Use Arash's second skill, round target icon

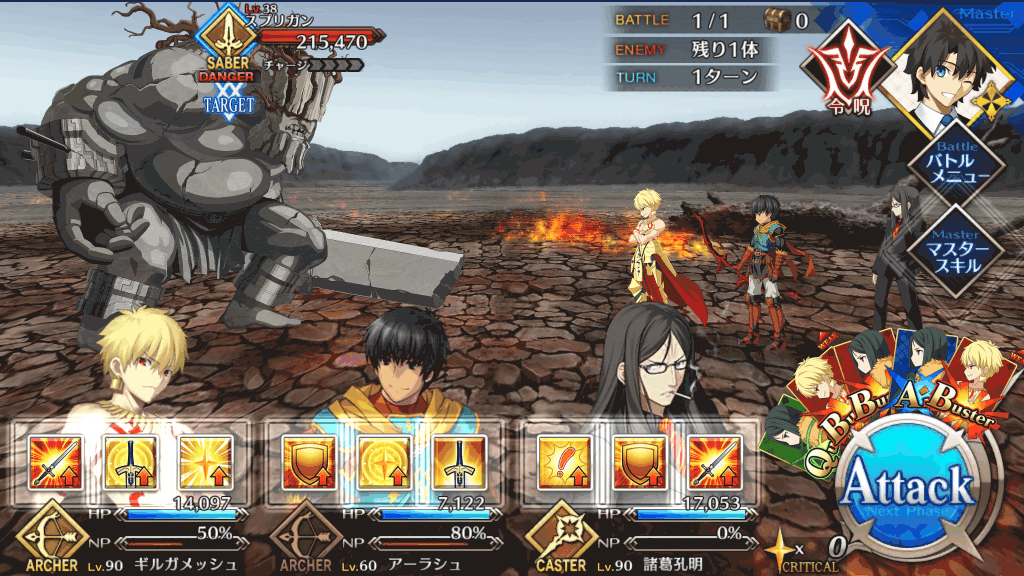click(x=384, y=461)
